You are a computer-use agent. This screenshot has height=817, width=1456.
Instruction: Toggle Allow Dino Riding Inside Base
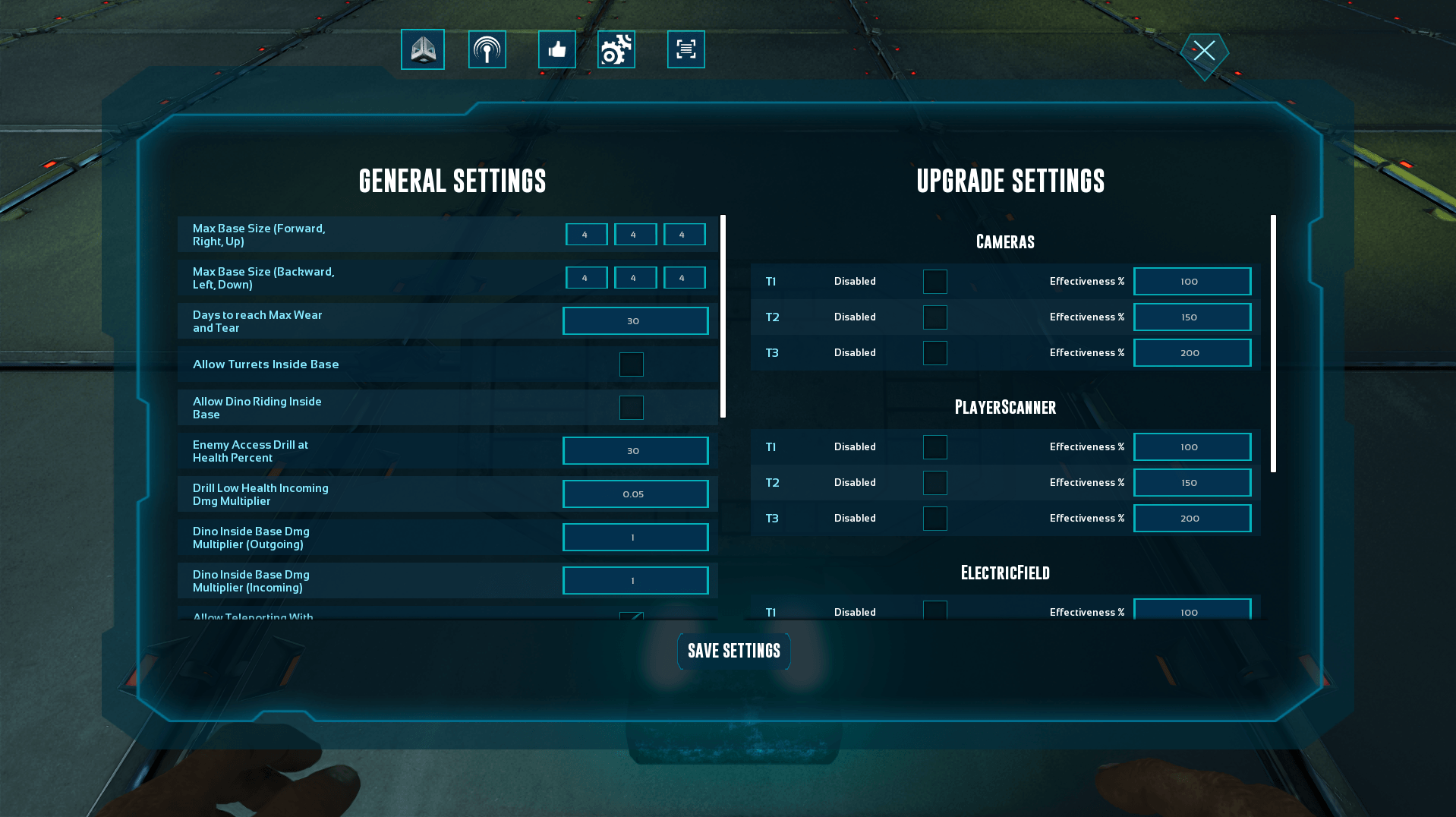632,408
